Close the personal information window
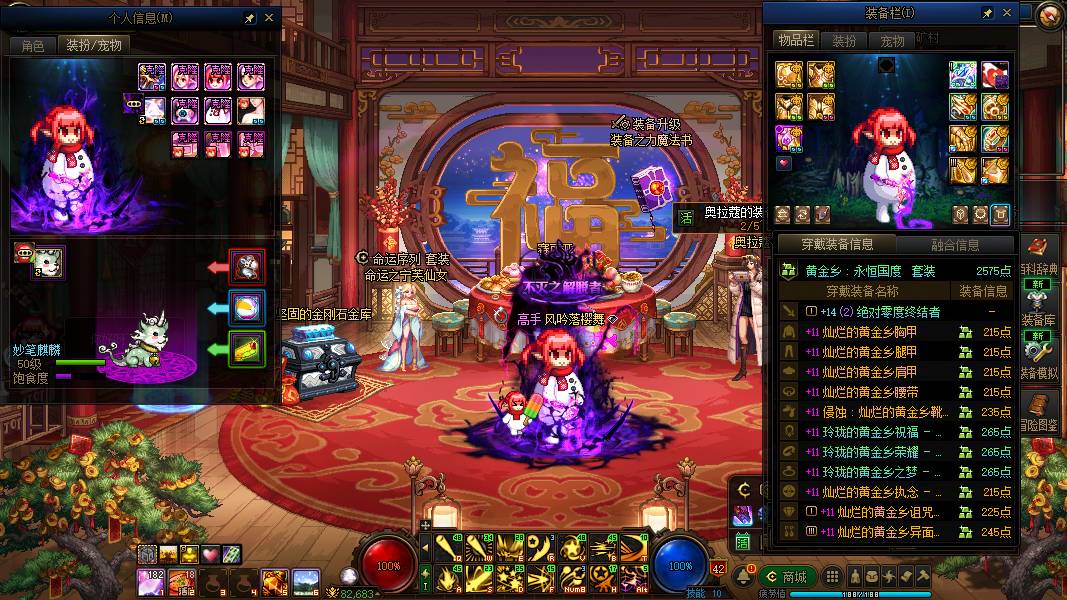1067x600 pixels. tap(268, 18)
